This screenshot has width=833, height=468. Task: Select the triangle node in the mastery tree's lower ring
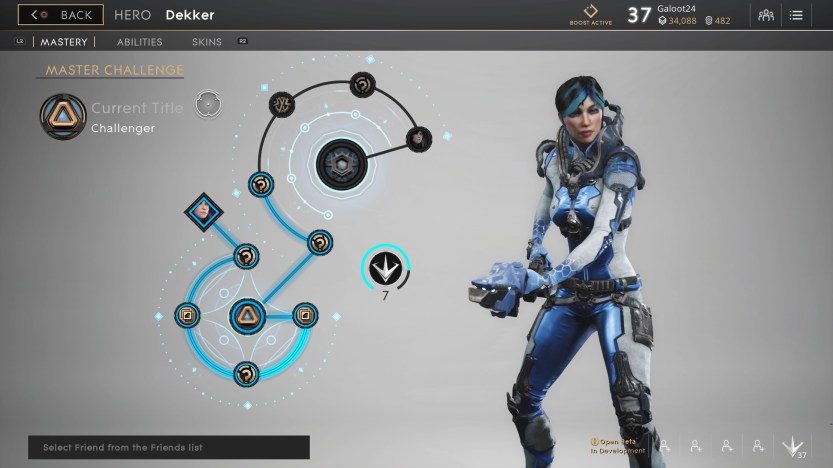(x=246, y=316)
